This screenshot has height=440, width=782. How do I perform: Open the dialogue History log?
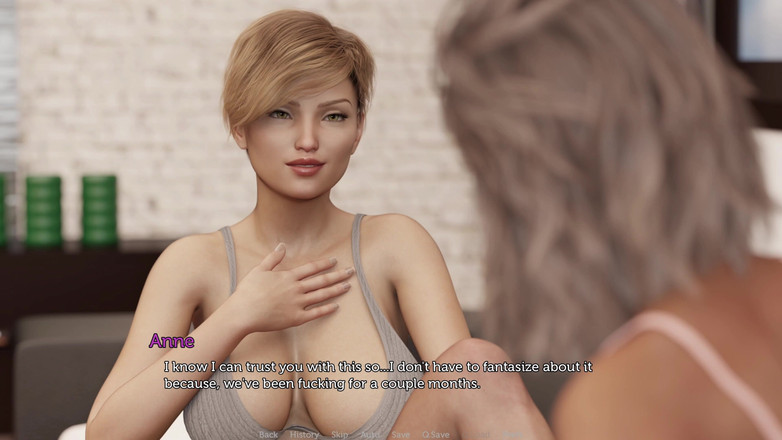(x=304, y=435)
